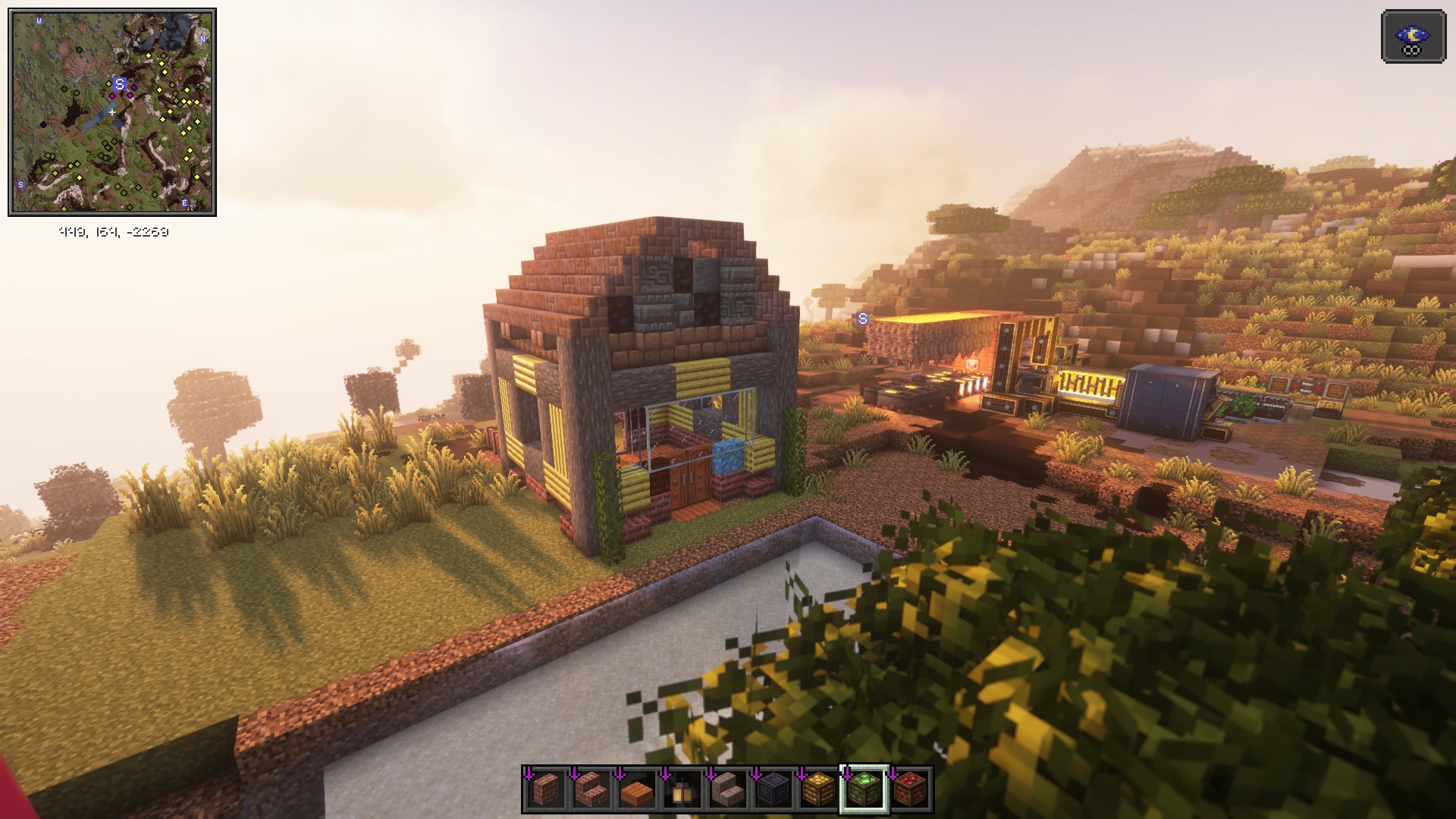Click the large S waypoint on minimap

pos(119,84)
